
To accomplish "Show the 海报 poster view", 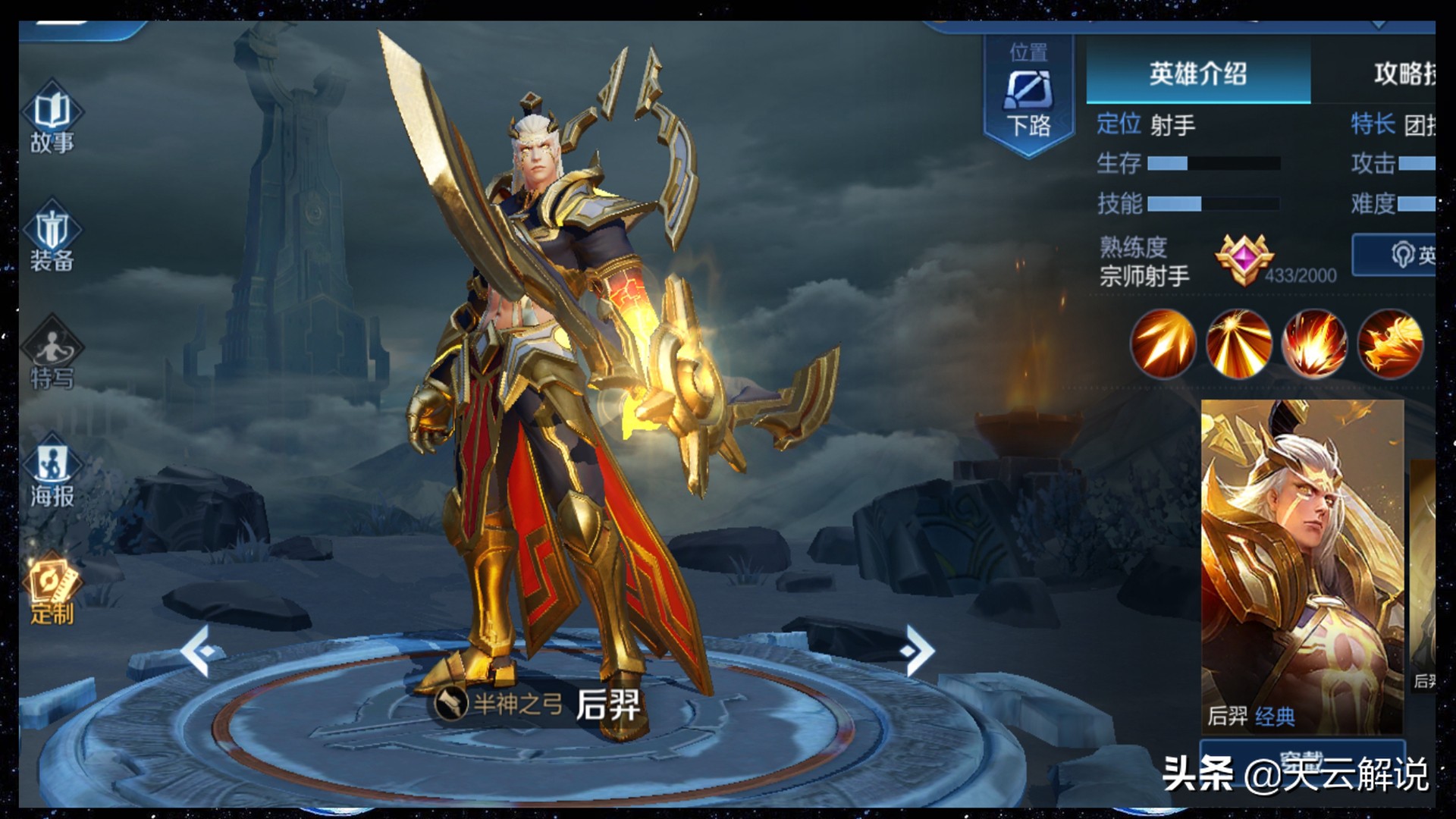I will point(52,473).
